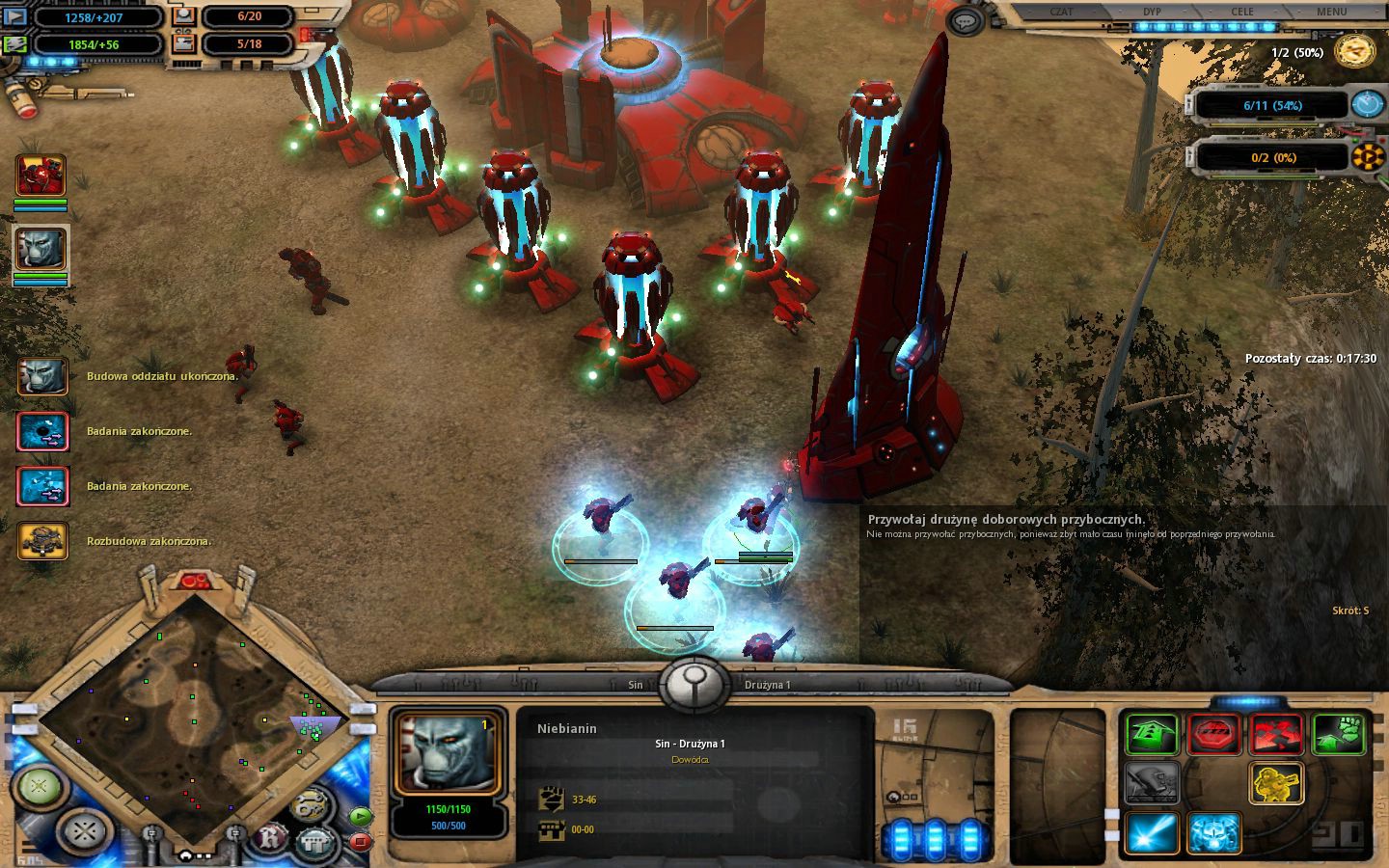The width and height of the screenshot is (1389, 868).
Task: Activate the green fist melee stance command
Action: point(1339,735)
